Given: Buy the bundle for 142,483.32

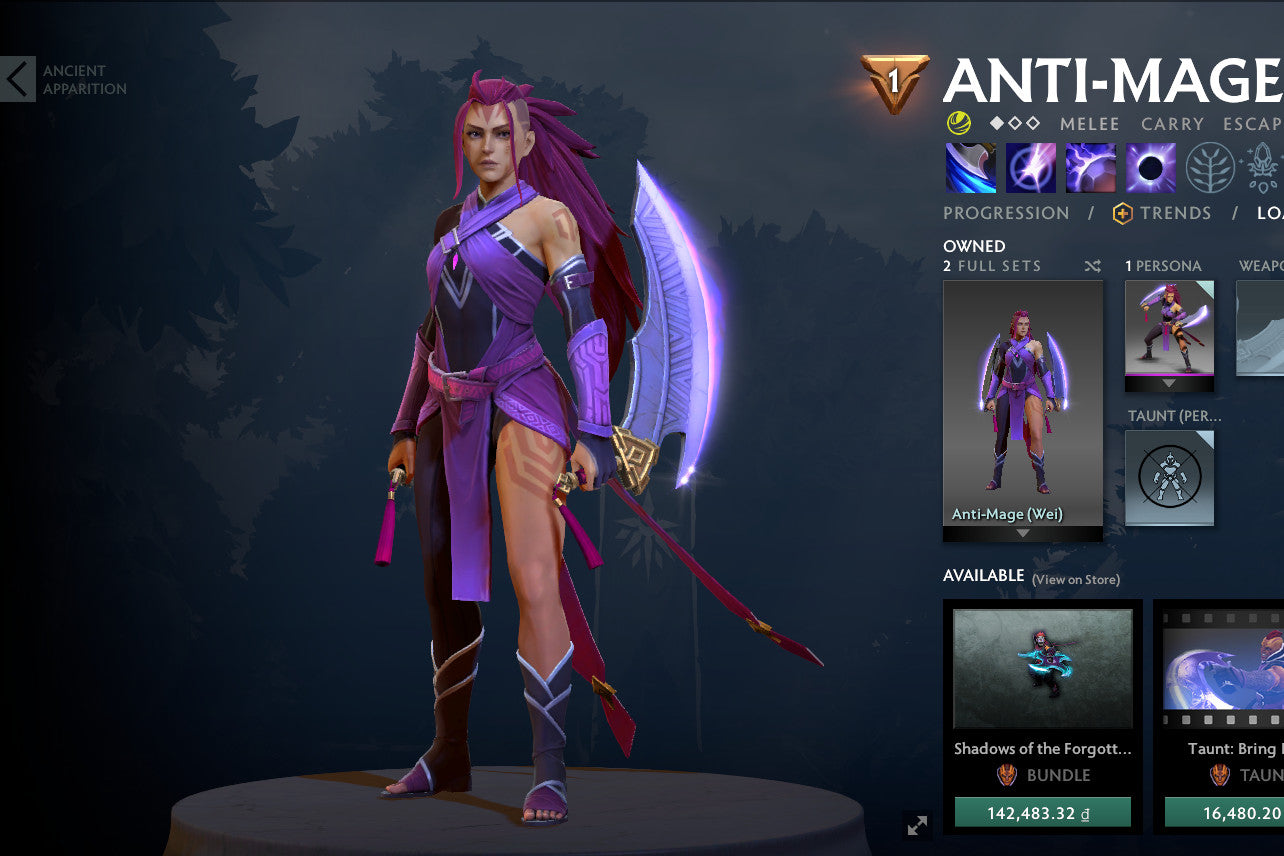Looking at the screenshot, I should [1042, 812].
